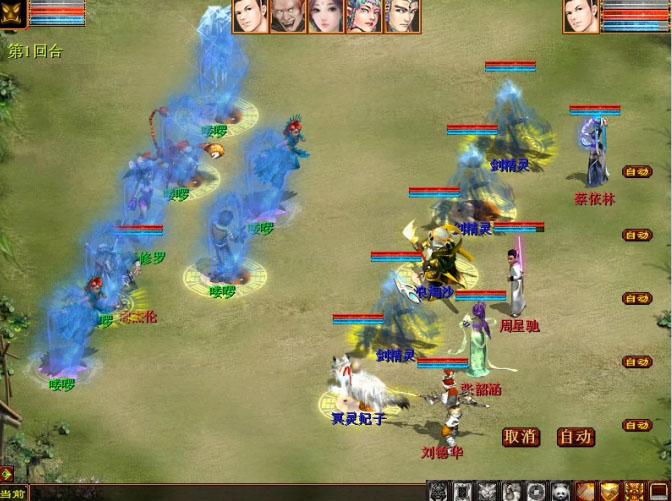Select the grinning dark-faced party portrait
Image resolution: width=672 pixels, height=501 pixels.
(x=288, y=17)
